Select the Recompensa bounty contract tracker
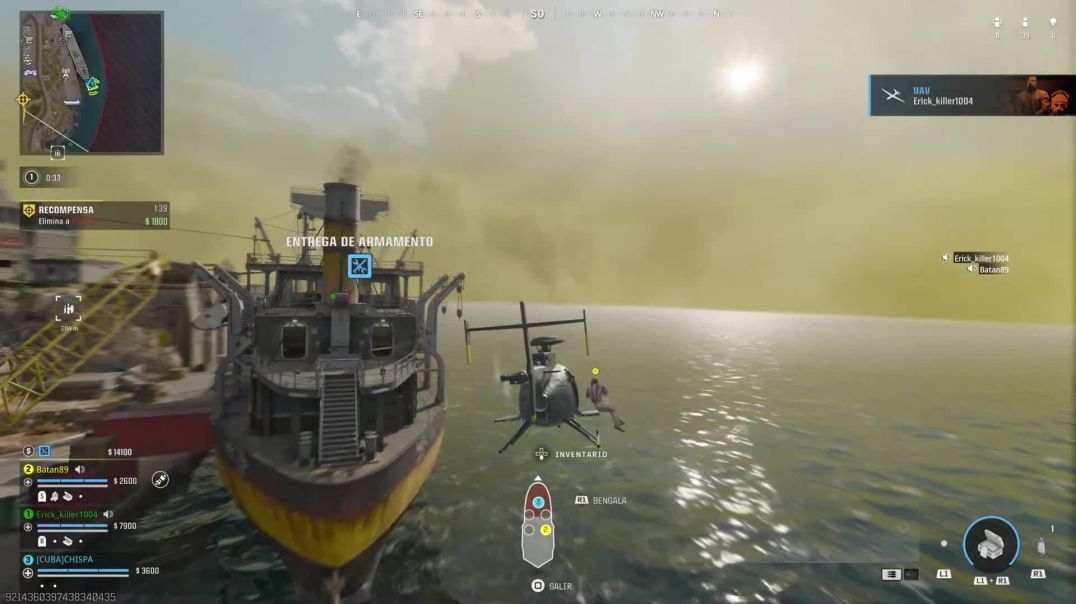1076x604 pixels. 96,215
